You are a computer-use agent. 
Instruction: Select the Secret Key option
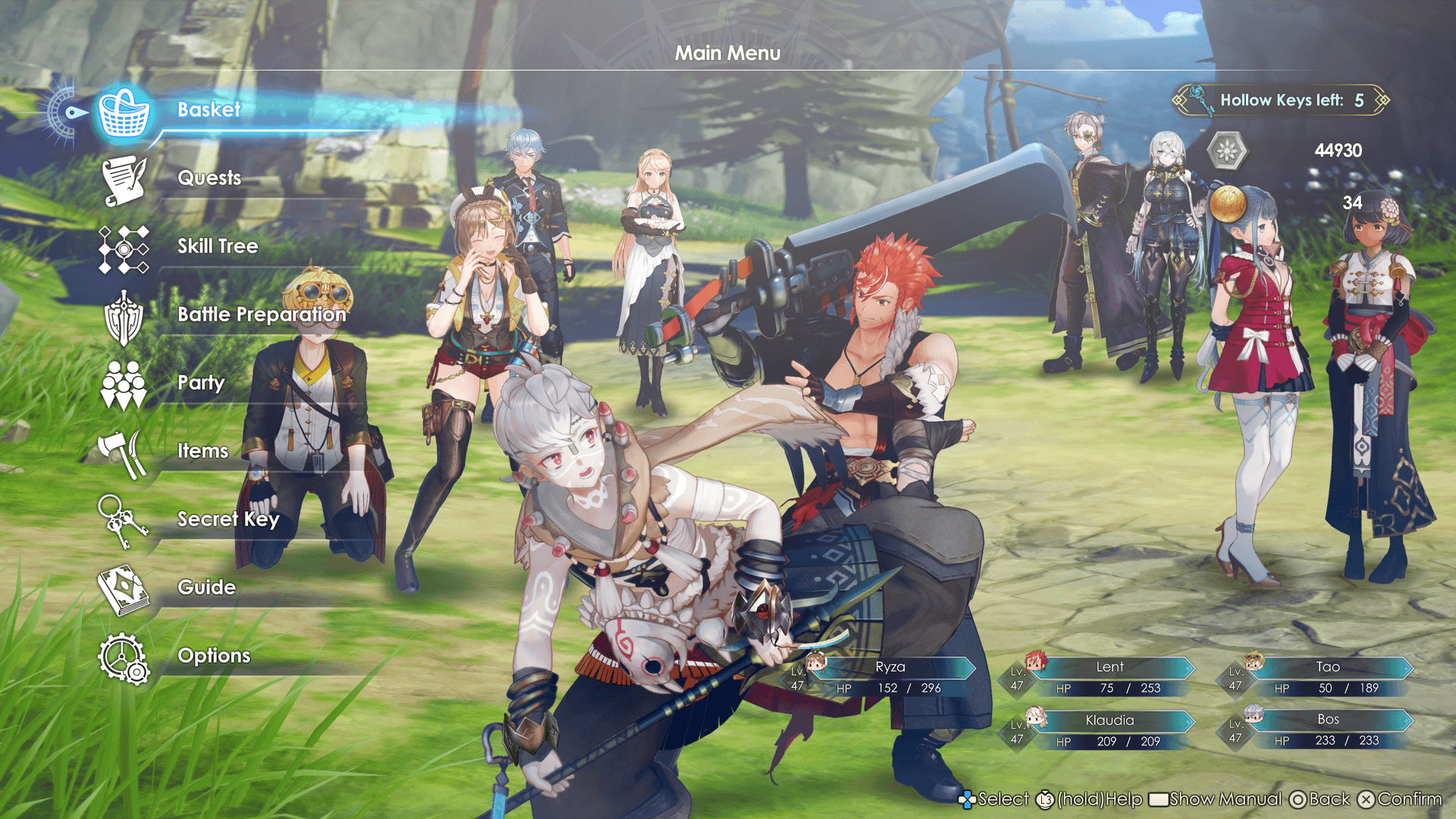(227, 519)
